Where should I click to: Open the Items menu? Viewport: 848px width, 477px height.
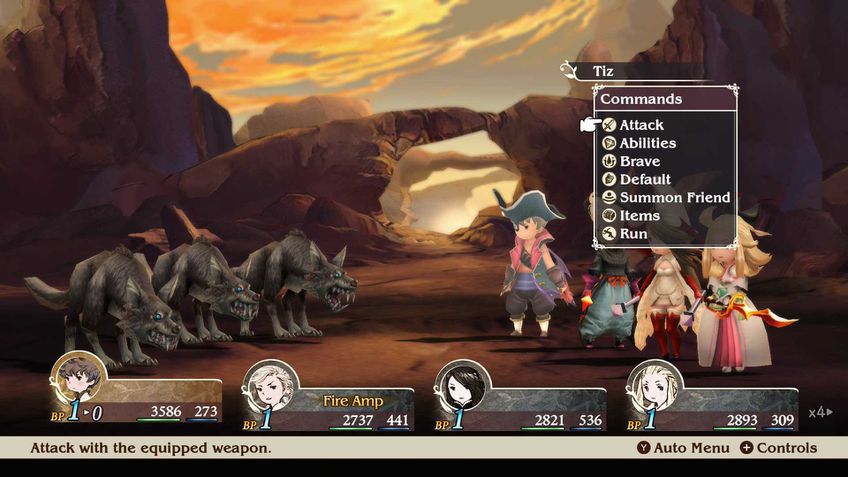click(x=639, y=215)
